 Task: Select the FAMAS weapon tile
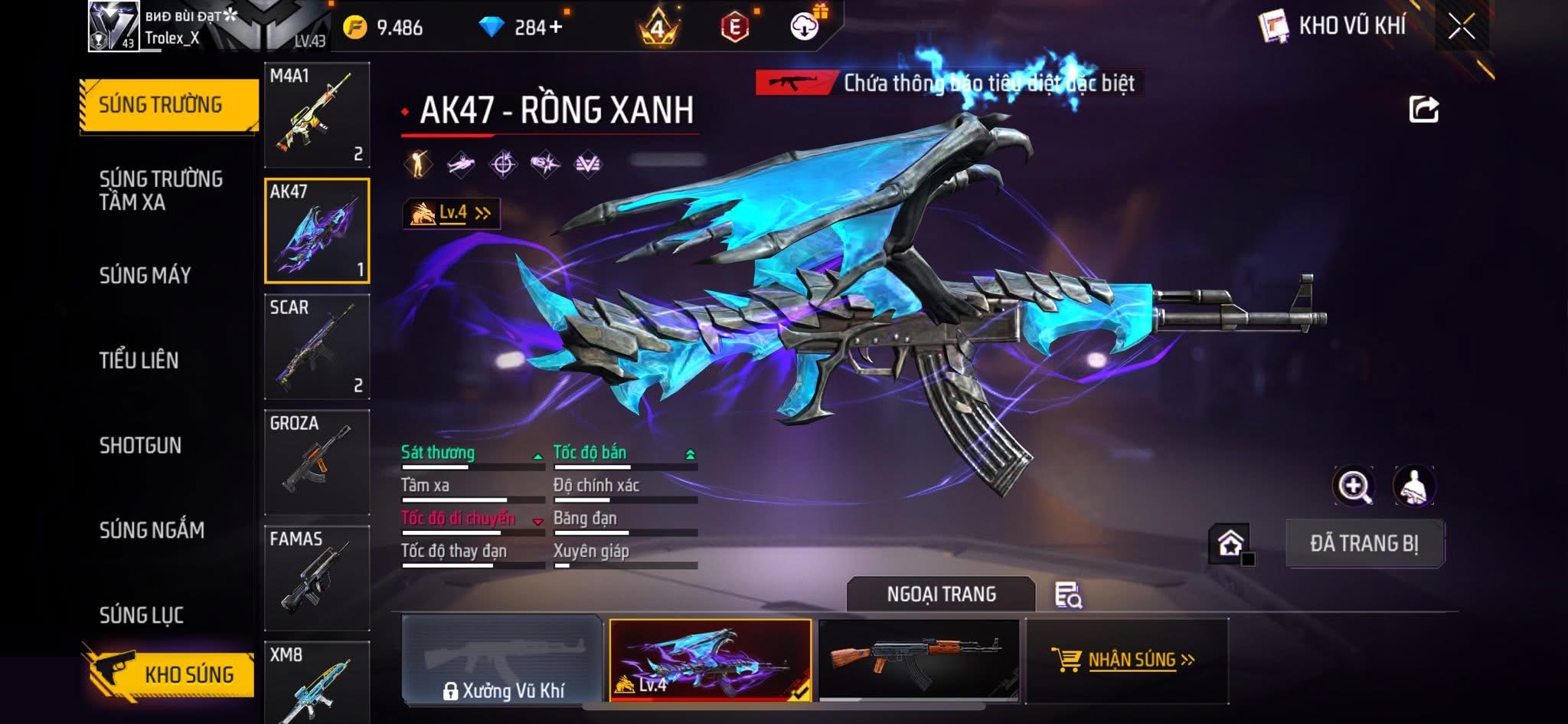pyautogui.click(x=317, y=578)
